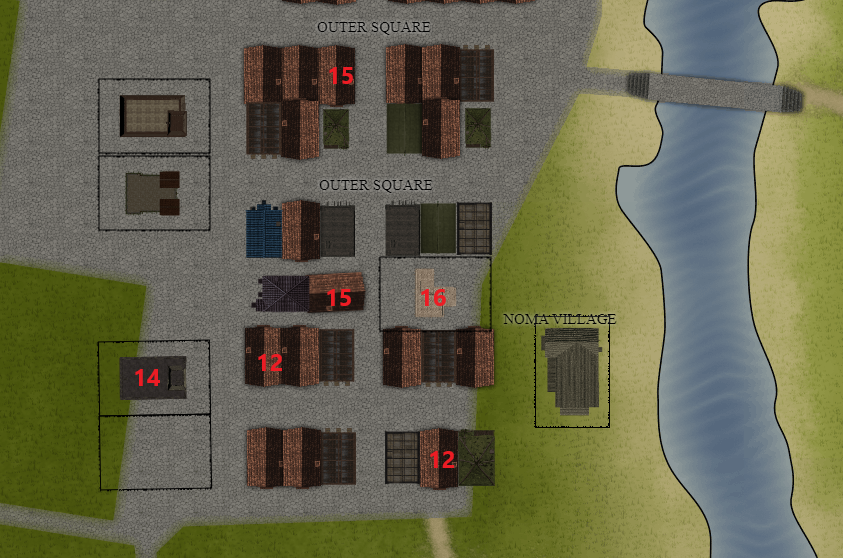Open the Noma Village map label
Image resolution: width=843 pixels, height=558 pixels.
559,319
